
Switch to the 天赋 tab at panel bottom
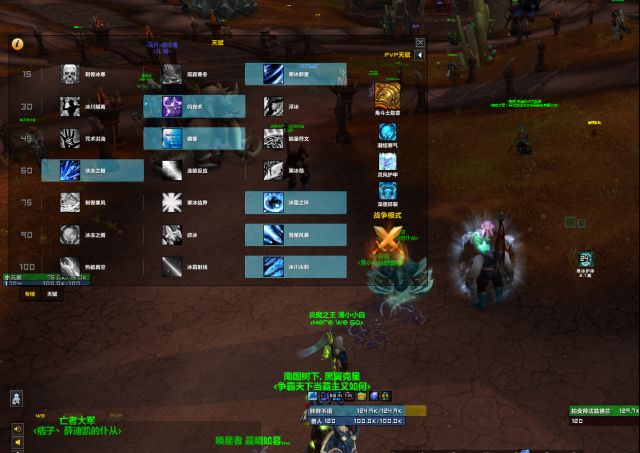tap(52, 294)
